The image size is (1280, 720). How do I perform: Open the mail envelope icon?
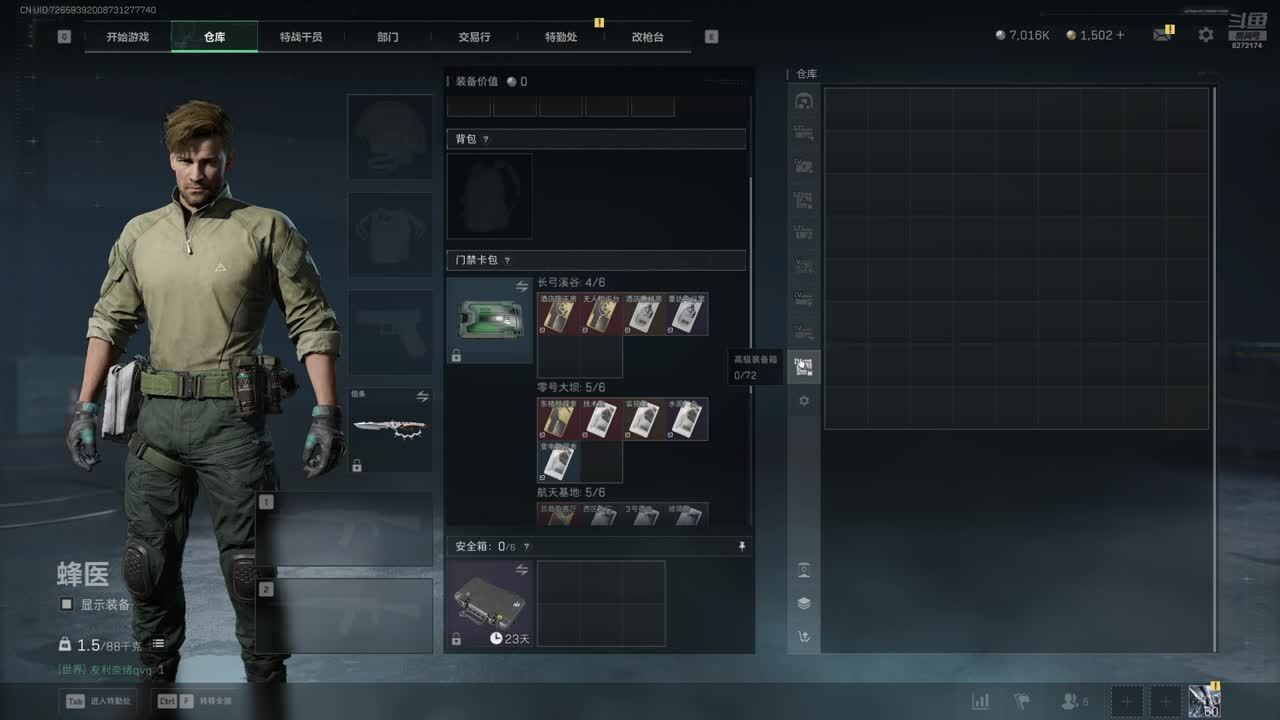(x=1161, y=35)
